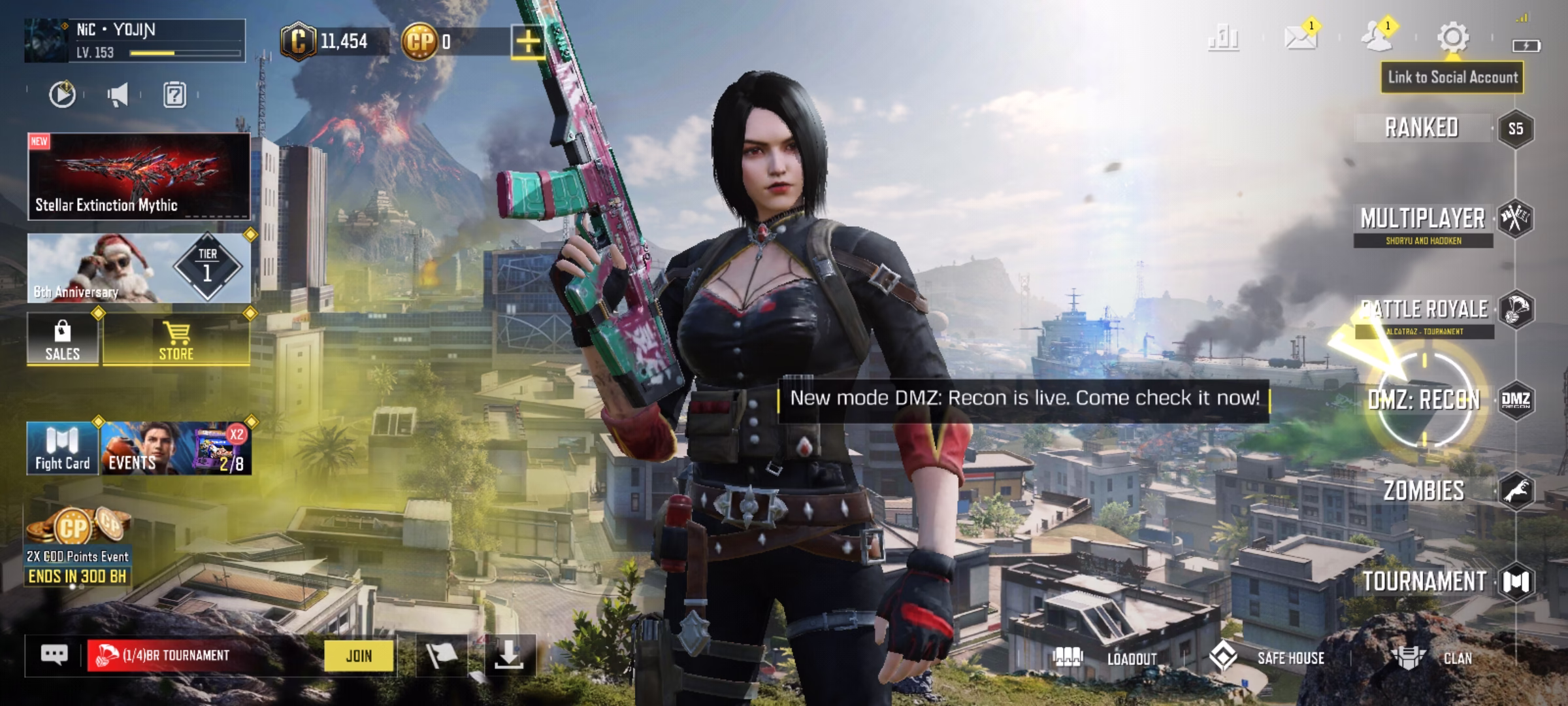This screenshot has height=706, width=1568.
Task: Tap the yellow plus to add CP
Action: [x=527, y=42]
